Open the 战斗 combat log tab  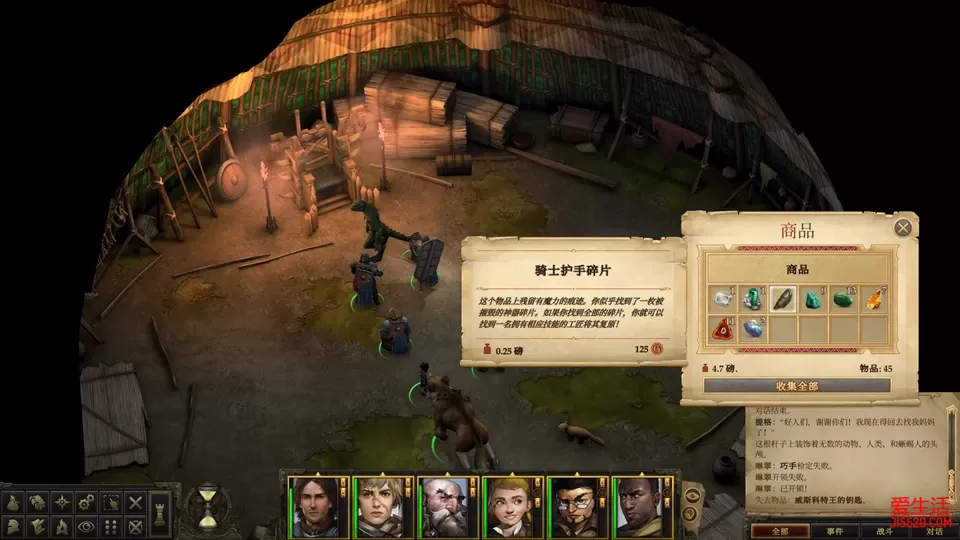coord(886,531)
